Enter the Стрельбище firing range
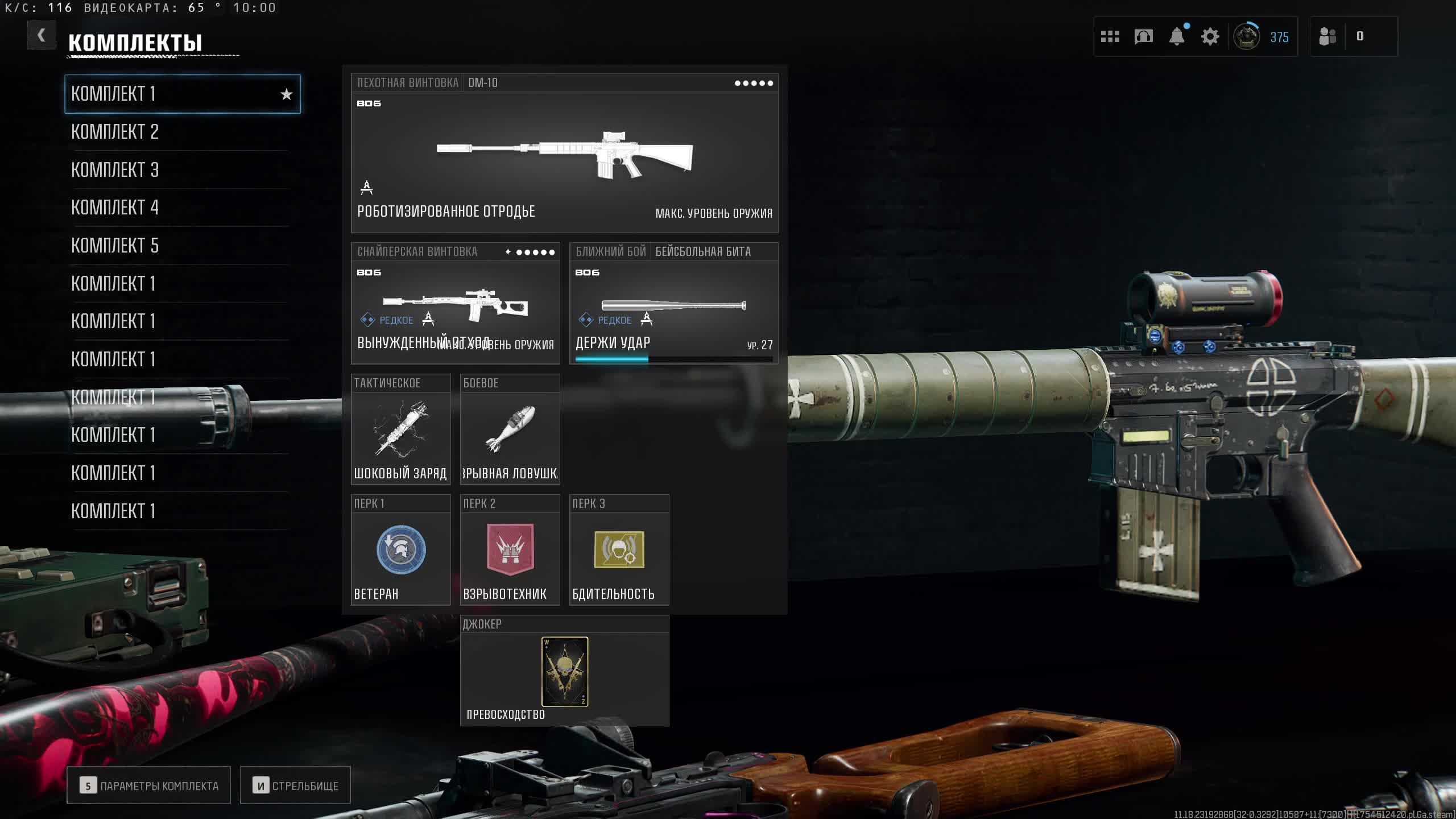 [x=295, y=785]
